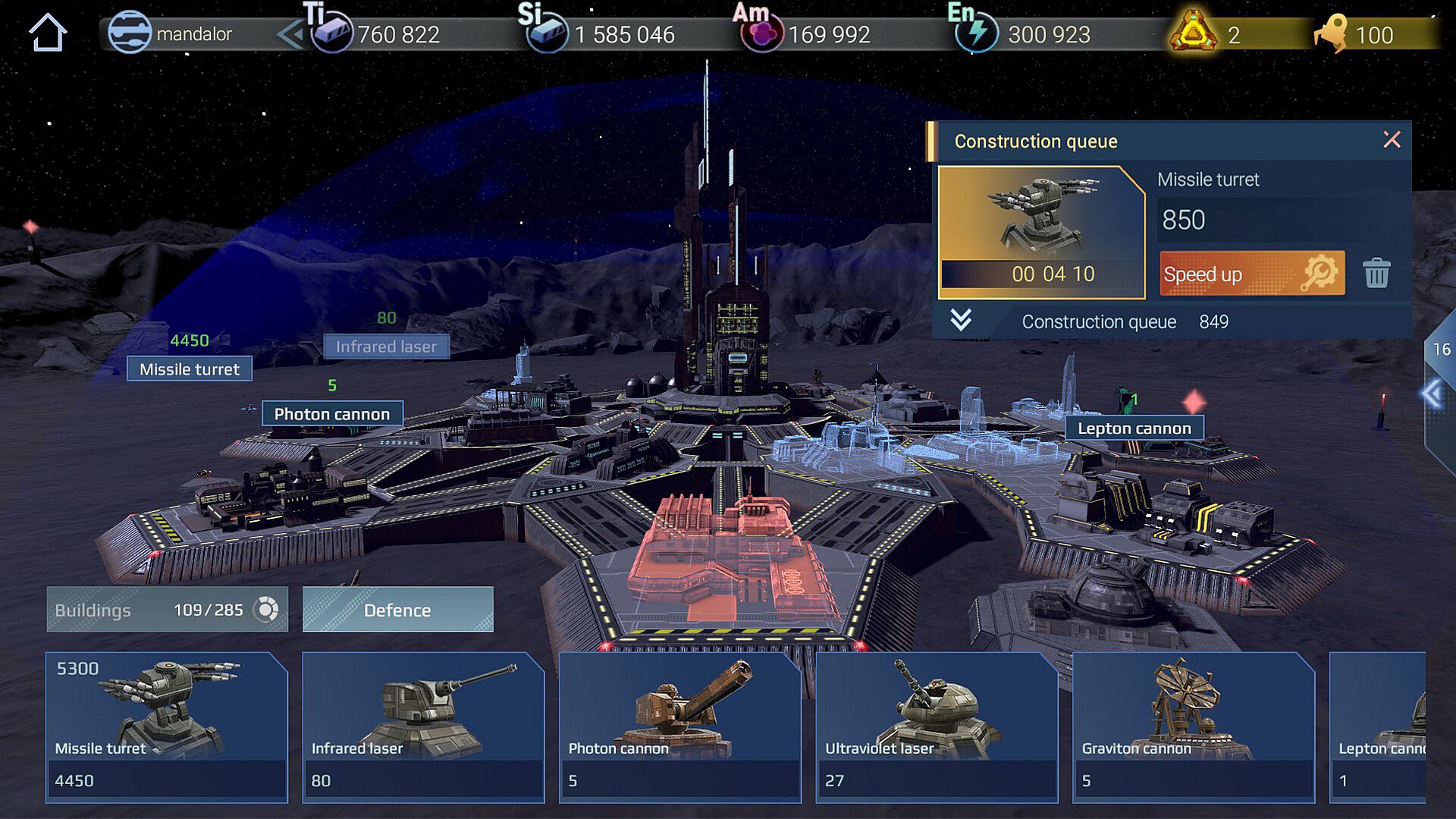The height and width of the screenshot is (819, 1456).
Task: Select the Graviton cannon build card
Action: (1193, 726)
